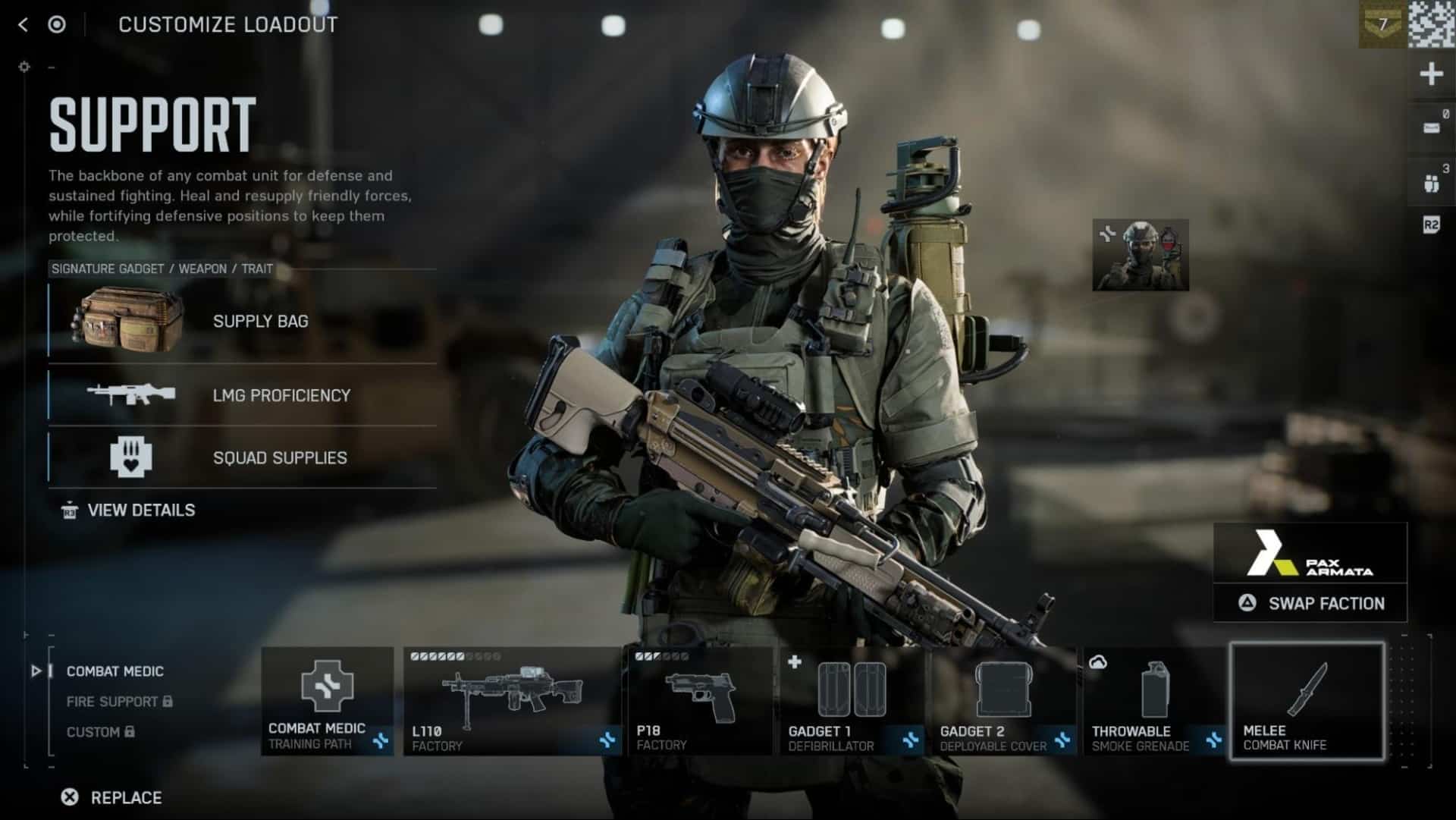
Task: Select the Combat Medic loadout entry
Action: pos(115,671)
